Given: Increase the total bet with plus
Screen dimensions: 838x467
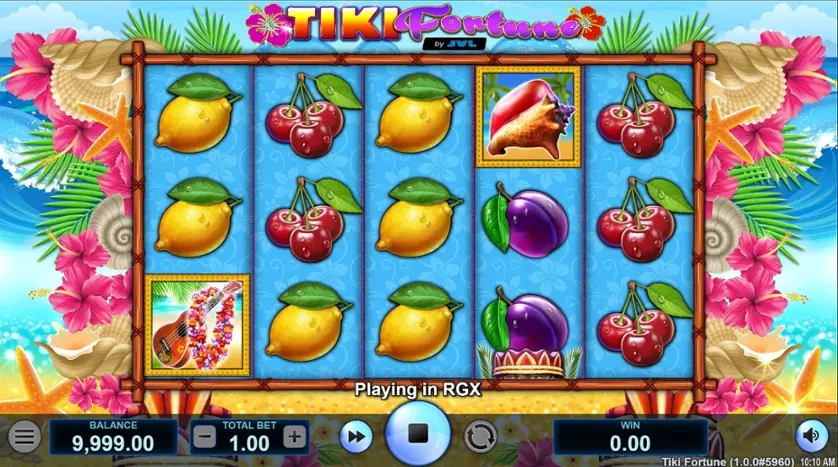Looking at the screenshot, I should point(294,437).
